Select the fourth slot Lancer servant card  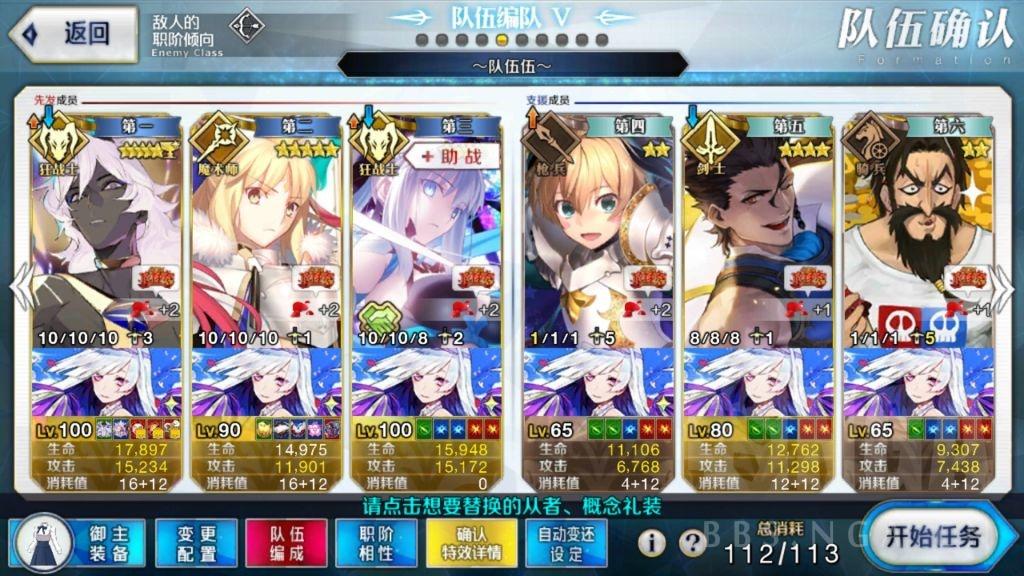[x=597, y=230]
